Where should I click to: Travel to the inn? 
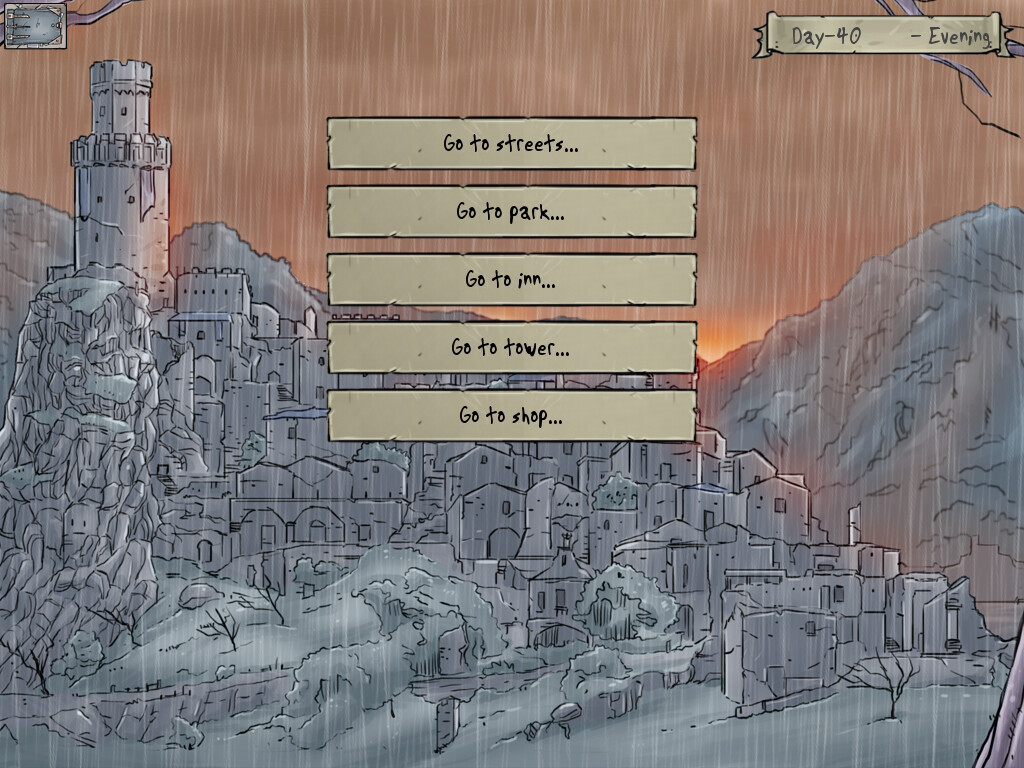511,280
